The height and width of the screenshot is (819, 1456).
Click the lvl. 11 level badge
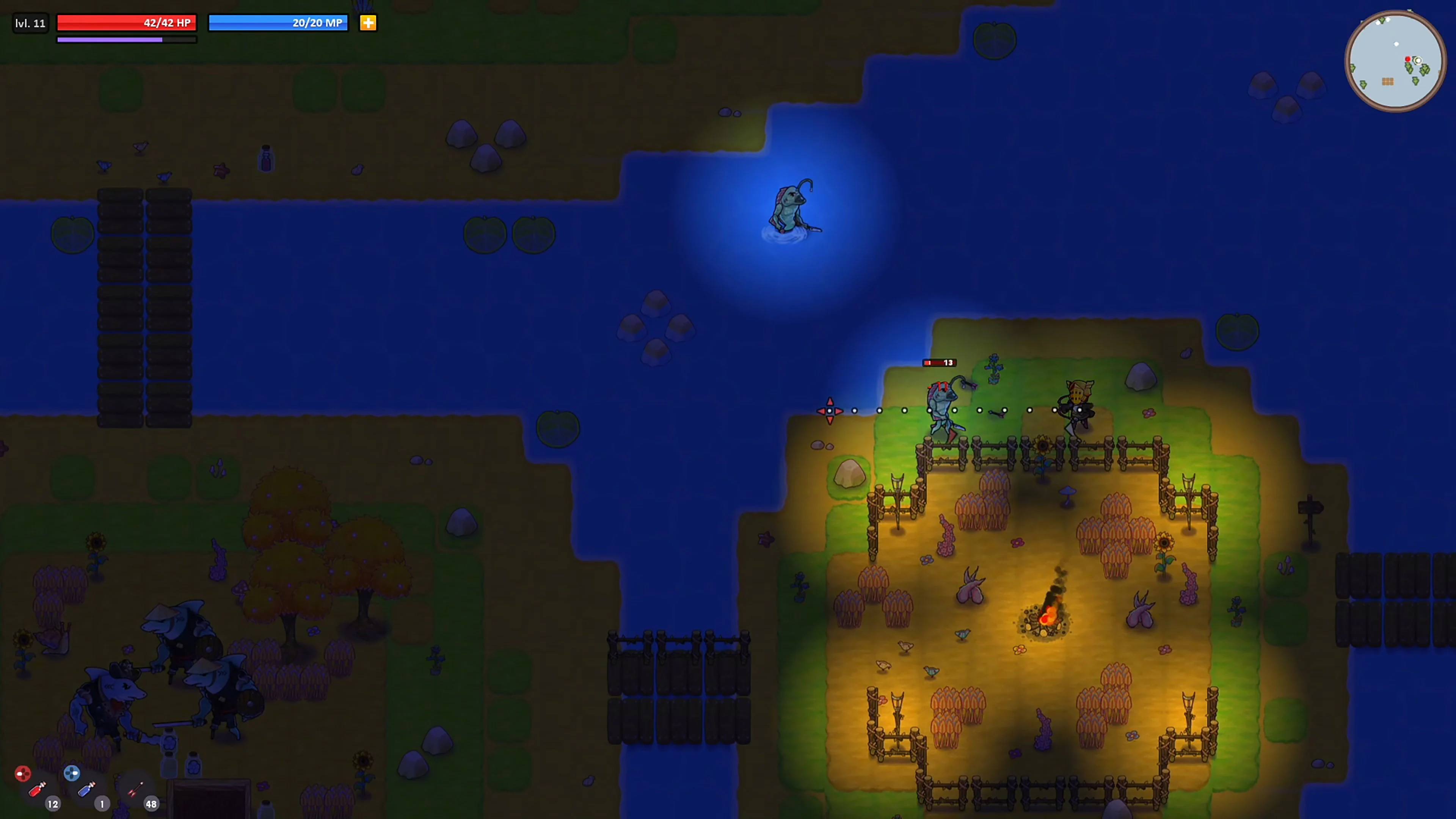[30, 23]
